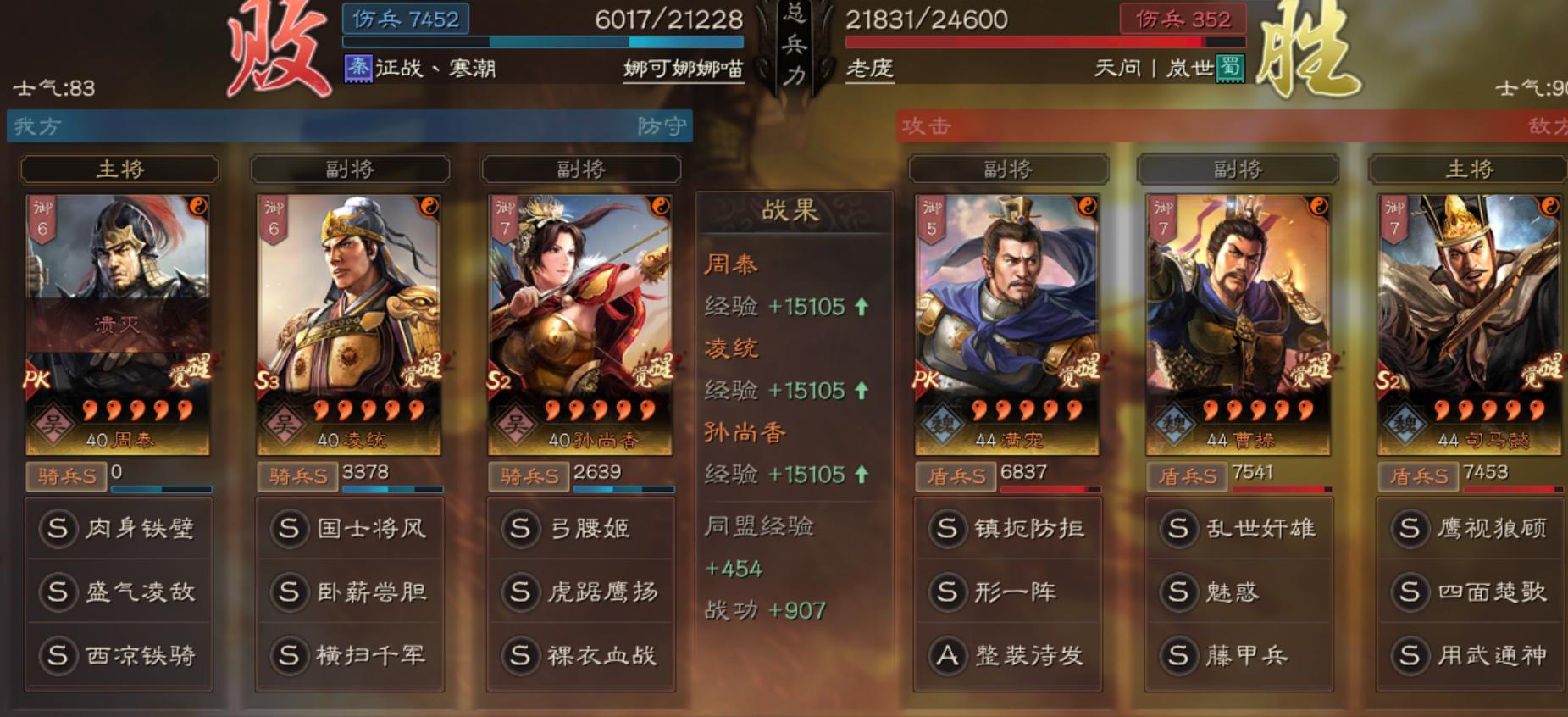Click the 整装待发 A-grade skill of 满宠

(1008, 654)
